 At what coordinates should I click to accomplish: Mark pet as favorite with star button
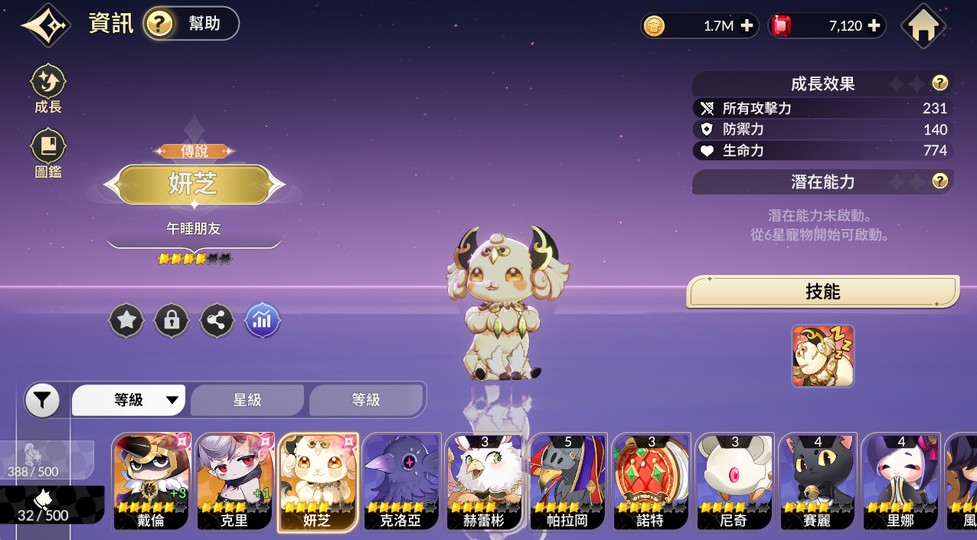127,320
